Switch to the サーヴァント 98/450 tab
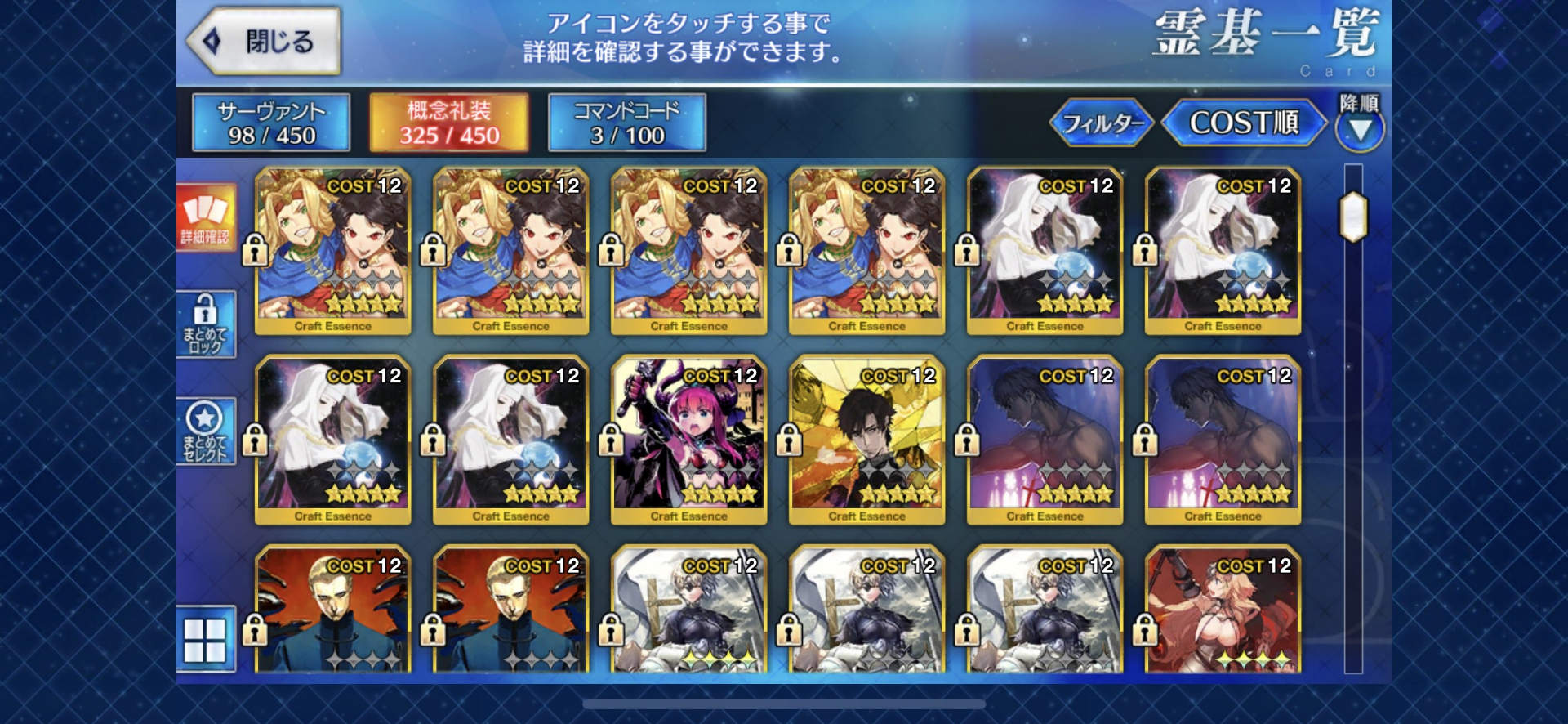This screenshot has height=724, width=1568. (x=269, y=123)
